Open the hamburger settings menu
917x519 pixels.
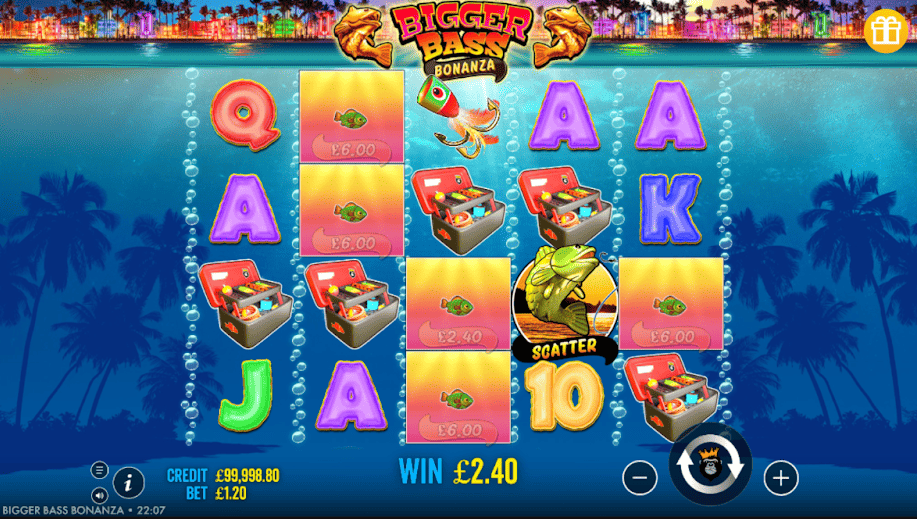coord(99,470)
